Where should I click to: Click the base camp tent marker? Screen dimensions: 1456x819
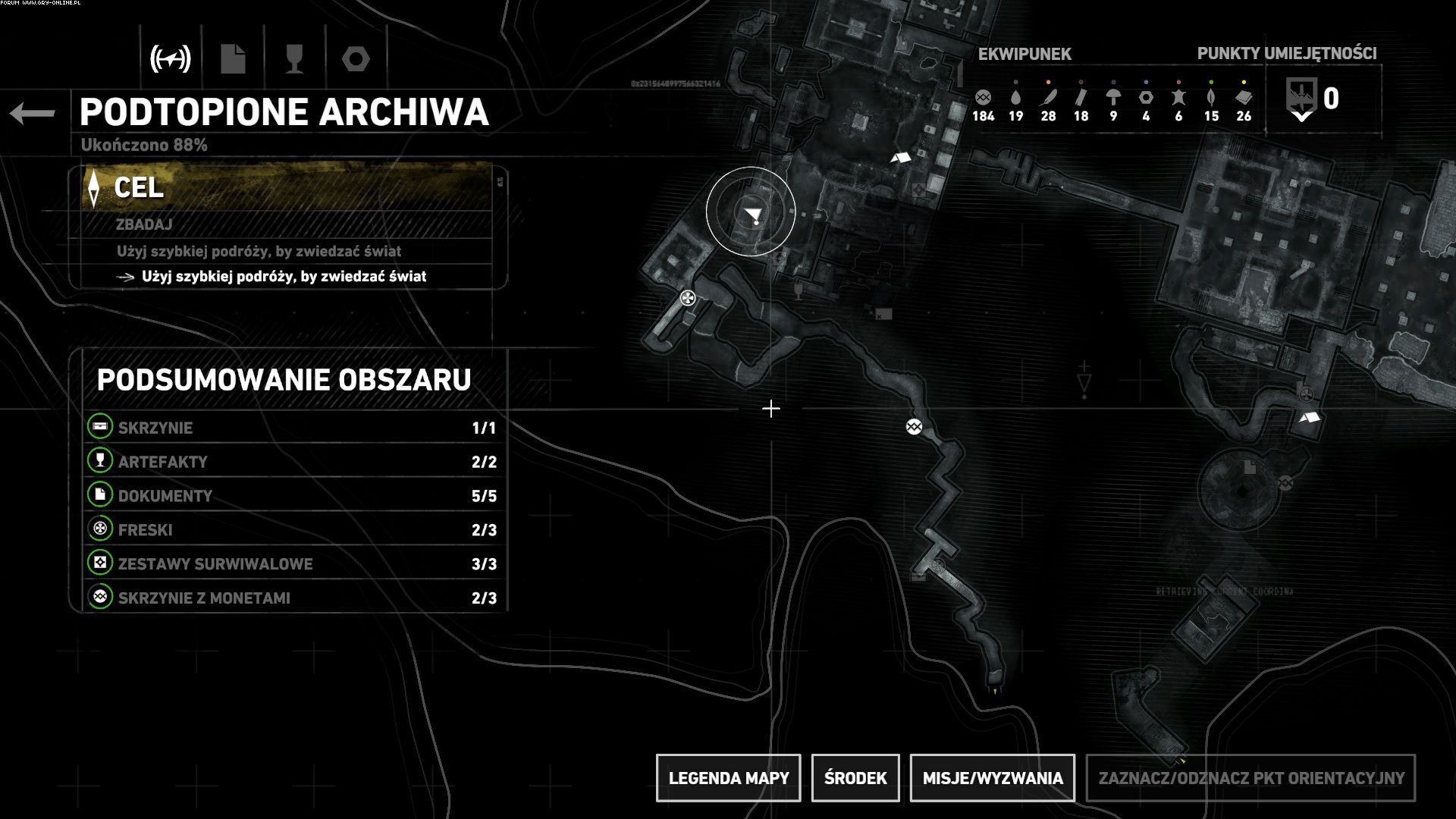click(901, 158)
